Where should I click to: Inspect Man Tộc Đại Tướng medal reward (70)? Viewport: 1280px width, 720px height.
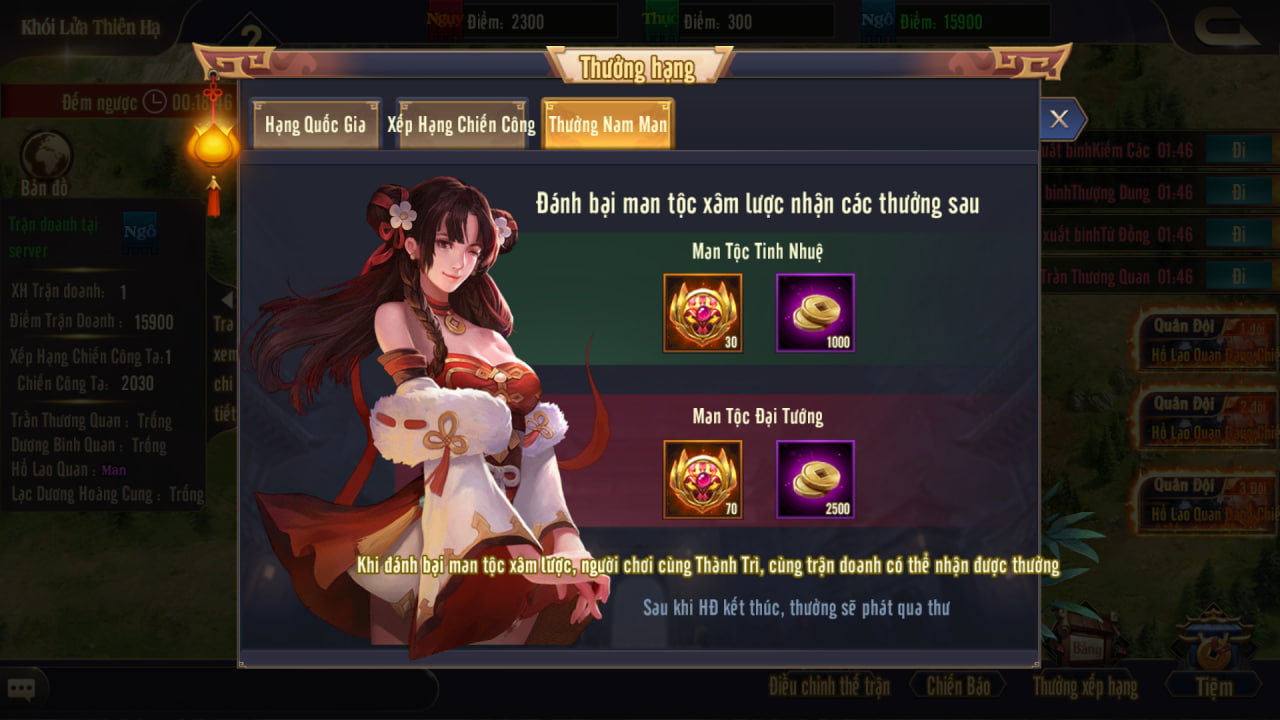click(703, 479)
